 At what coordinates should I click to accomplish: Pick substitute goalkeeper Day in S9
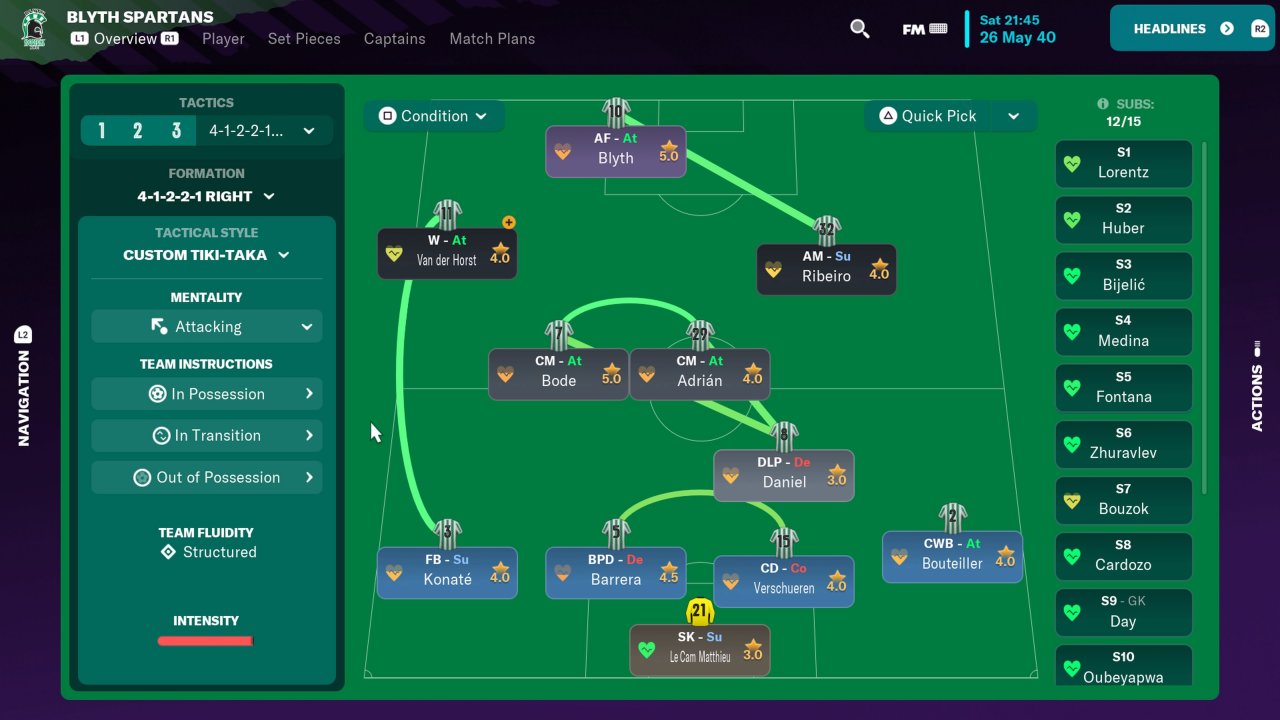coord(1123,612)
